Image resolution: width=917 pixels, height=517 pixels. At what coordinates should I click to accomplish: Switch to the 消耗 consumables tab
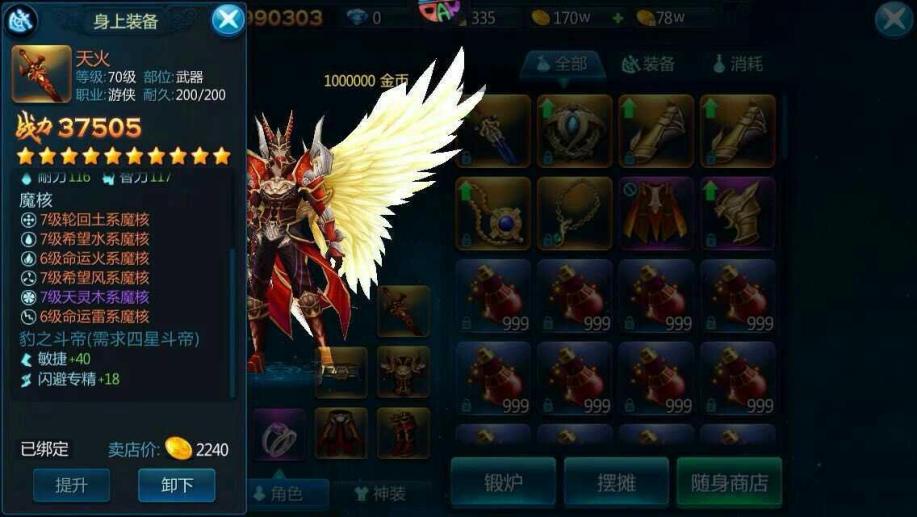coord(738,64)
